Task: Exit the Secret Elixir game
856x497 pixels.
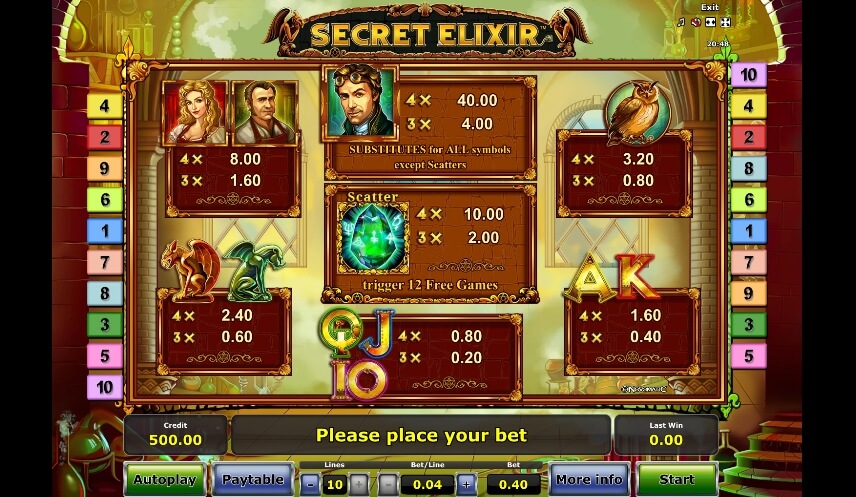Action: pos(709,7)
